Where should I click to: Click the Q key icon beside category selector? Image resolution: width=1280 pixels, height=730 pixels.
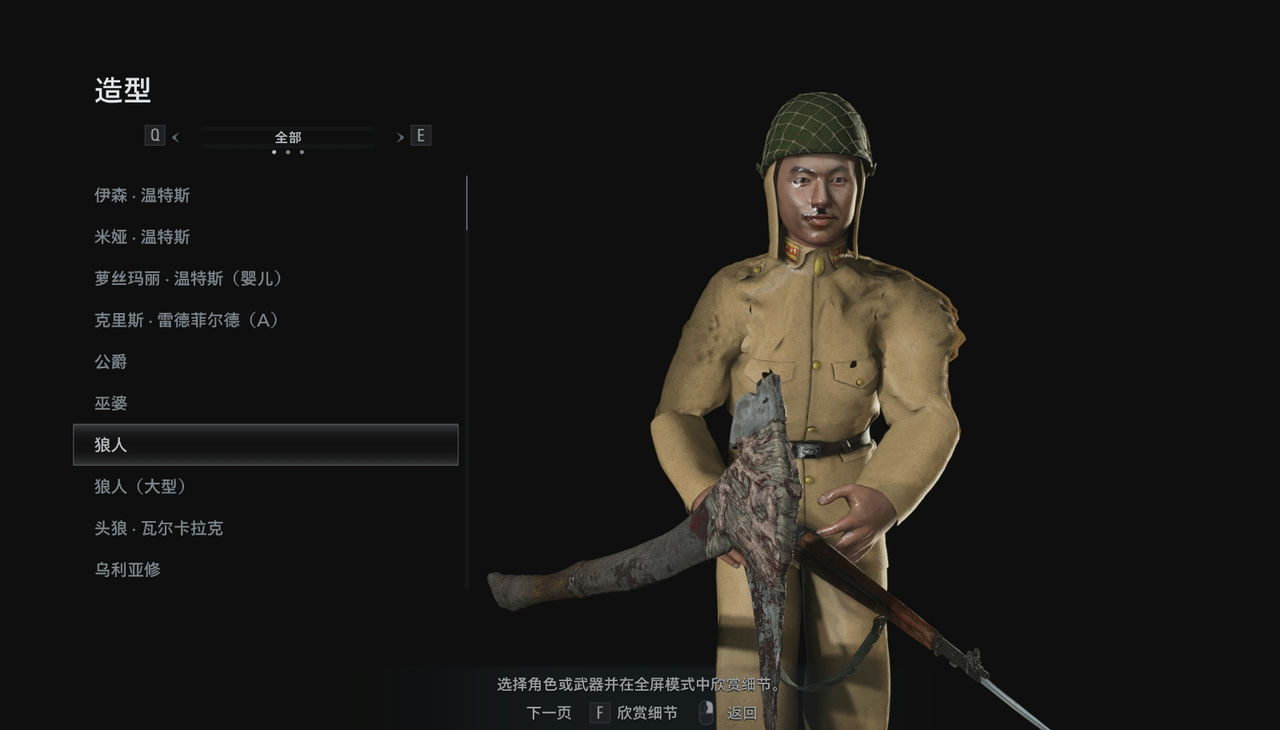pos(155,134)
